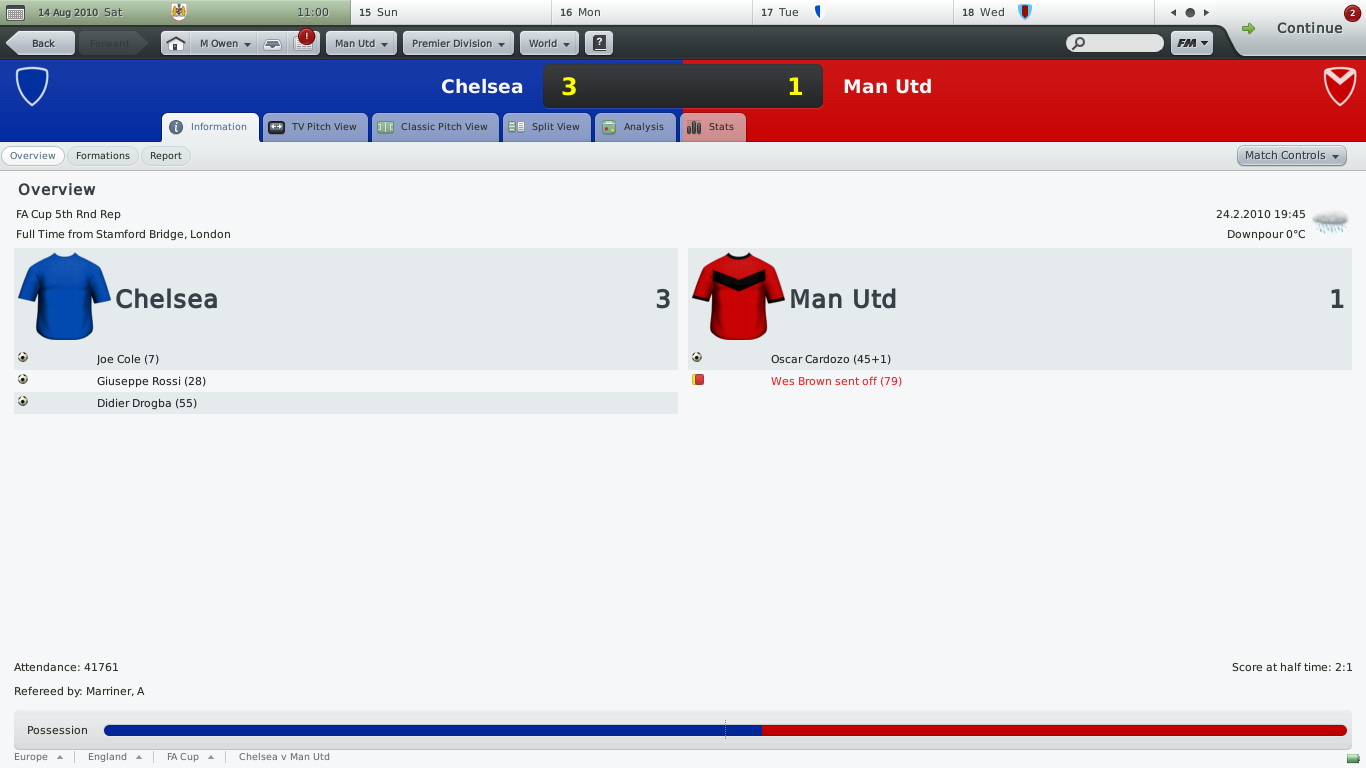
Task: Show the Formations sub-view
Action: tap(103, 156)
